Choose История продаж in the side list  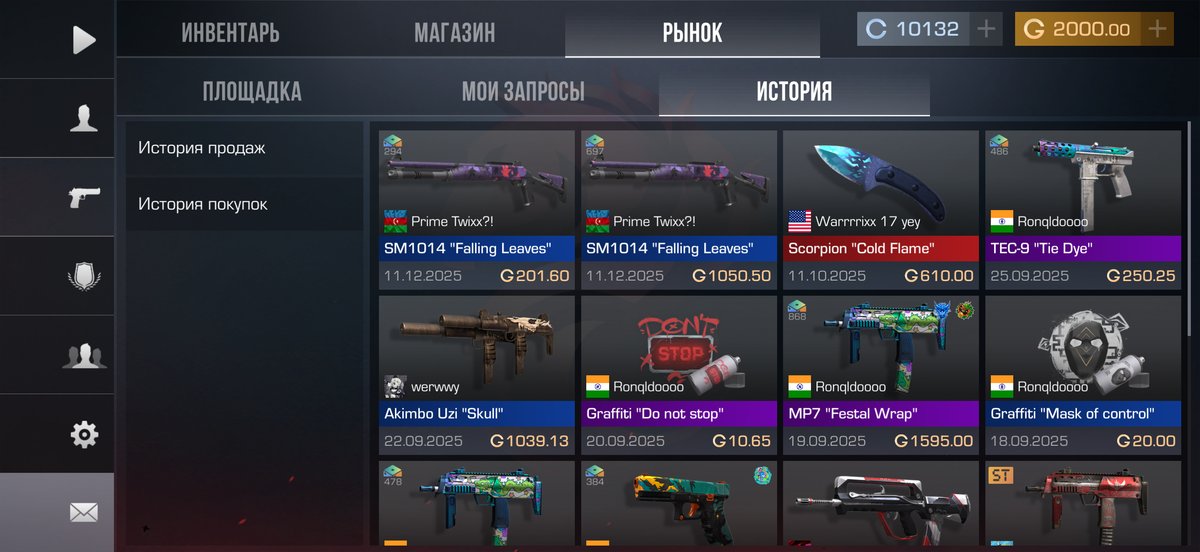[243, 148]
